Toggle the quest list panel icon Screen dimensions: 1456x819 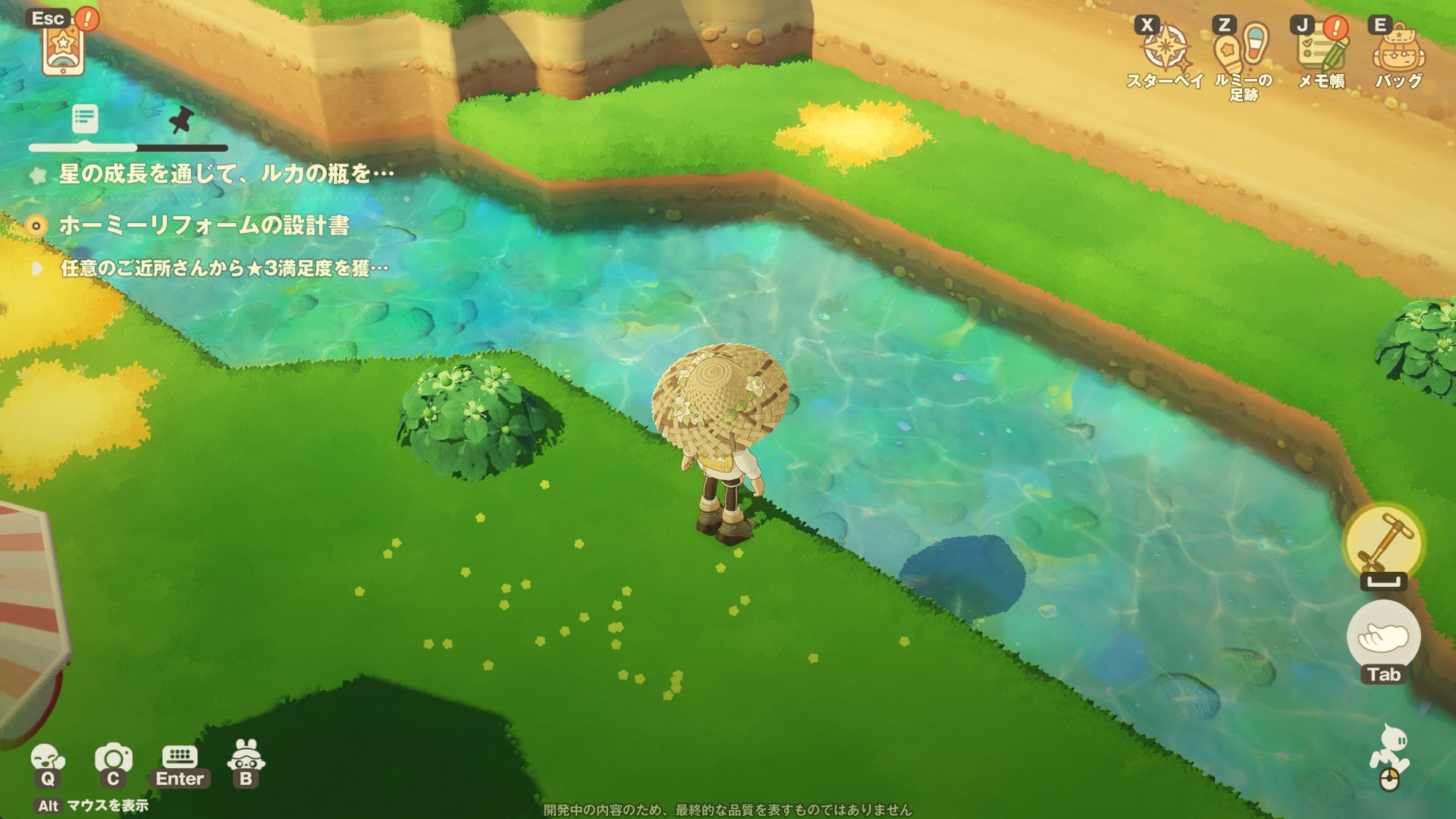pyautogui.click(x=86, y=118)
